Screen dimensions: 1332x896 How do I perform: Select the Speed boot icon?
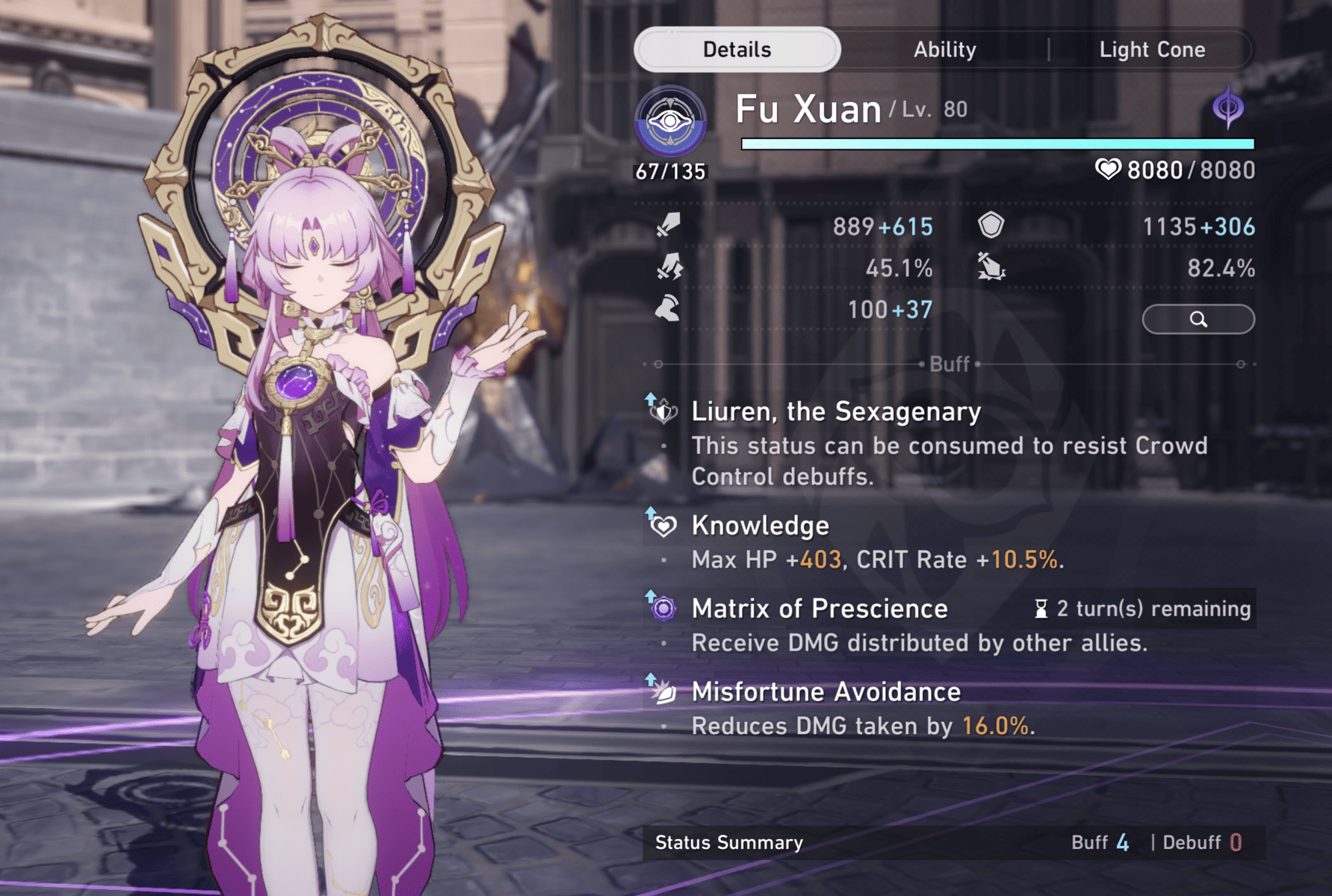click(x=669, y=309)
